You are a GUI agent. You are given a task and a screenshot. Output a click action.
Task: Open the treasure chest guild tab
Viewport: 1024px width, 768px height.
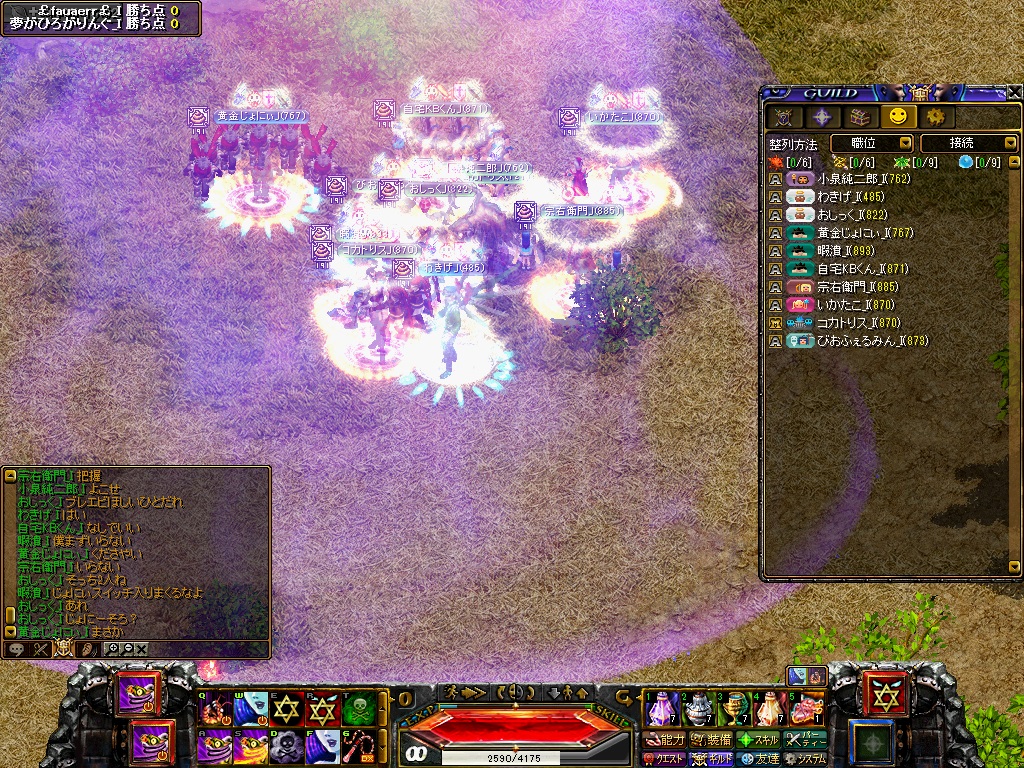[861, 117]
